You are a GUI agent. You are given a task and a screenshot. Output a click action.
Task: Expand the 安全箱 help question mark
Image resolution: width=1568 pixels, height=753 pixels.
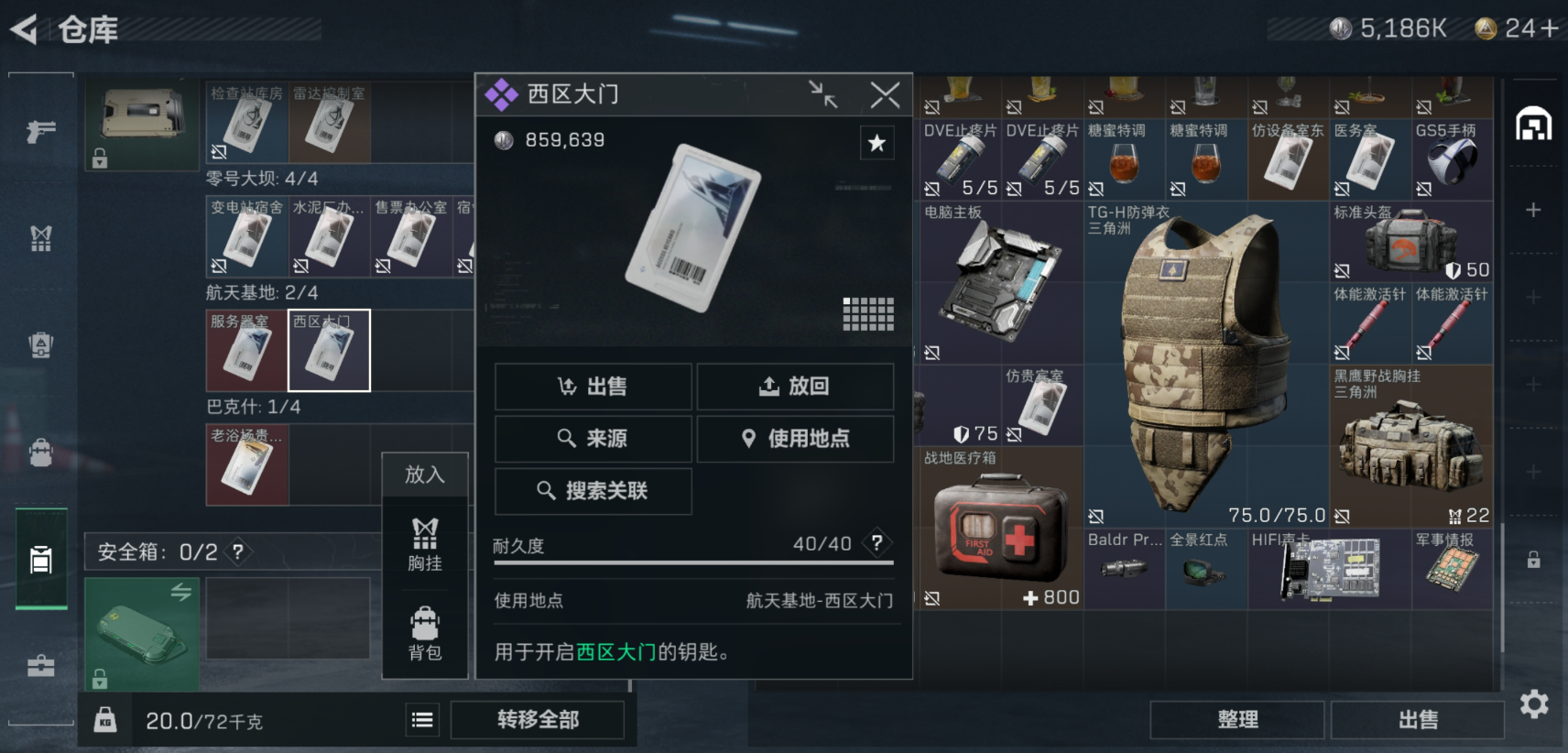point(236,552)
